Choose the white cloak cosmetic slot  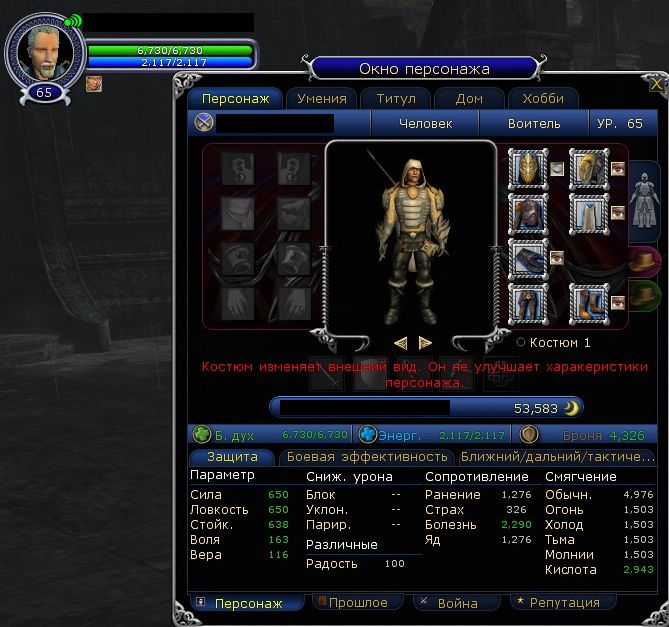pos(588,212)
